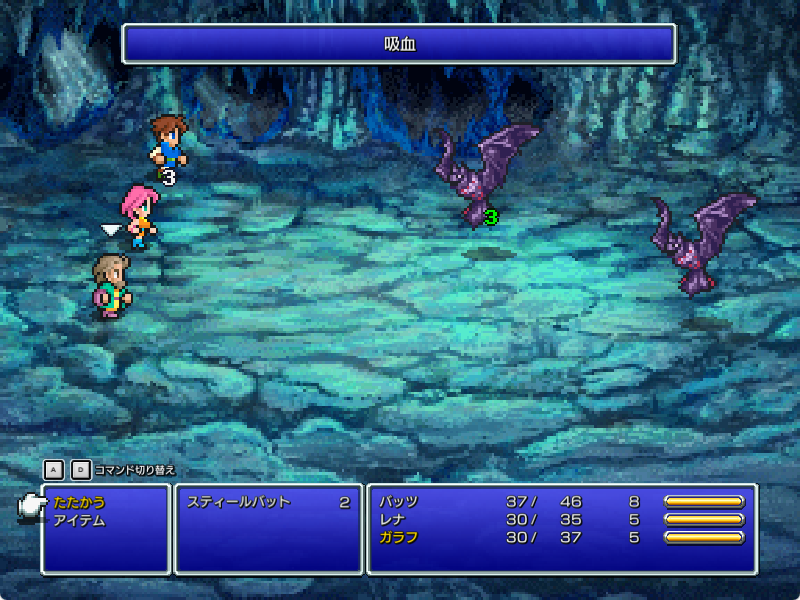Choose the たたかう command
This screenshot has height=600, width=800.
click(80, 502)
